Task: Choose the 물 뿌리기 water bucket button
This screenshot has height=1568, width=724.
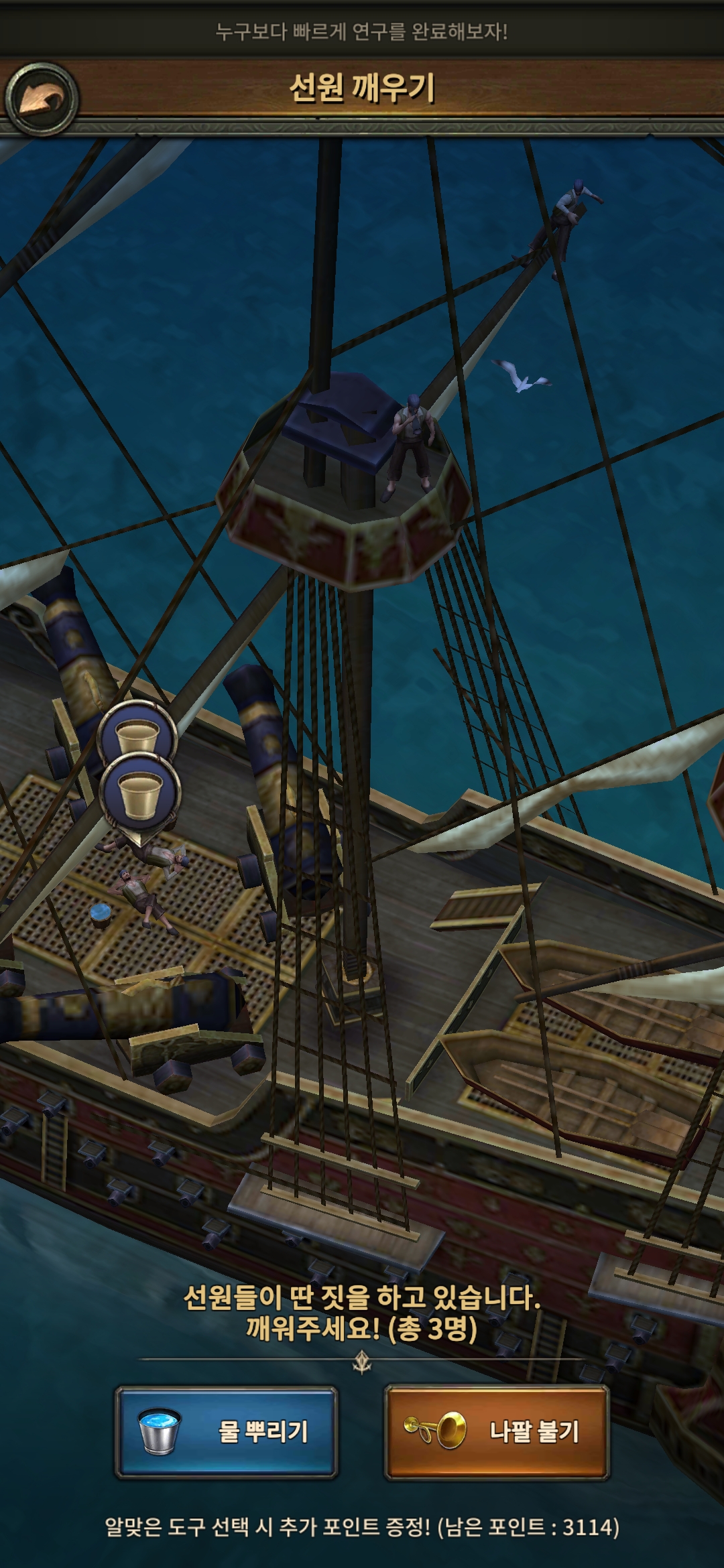Action: [x=227, y=1432]
